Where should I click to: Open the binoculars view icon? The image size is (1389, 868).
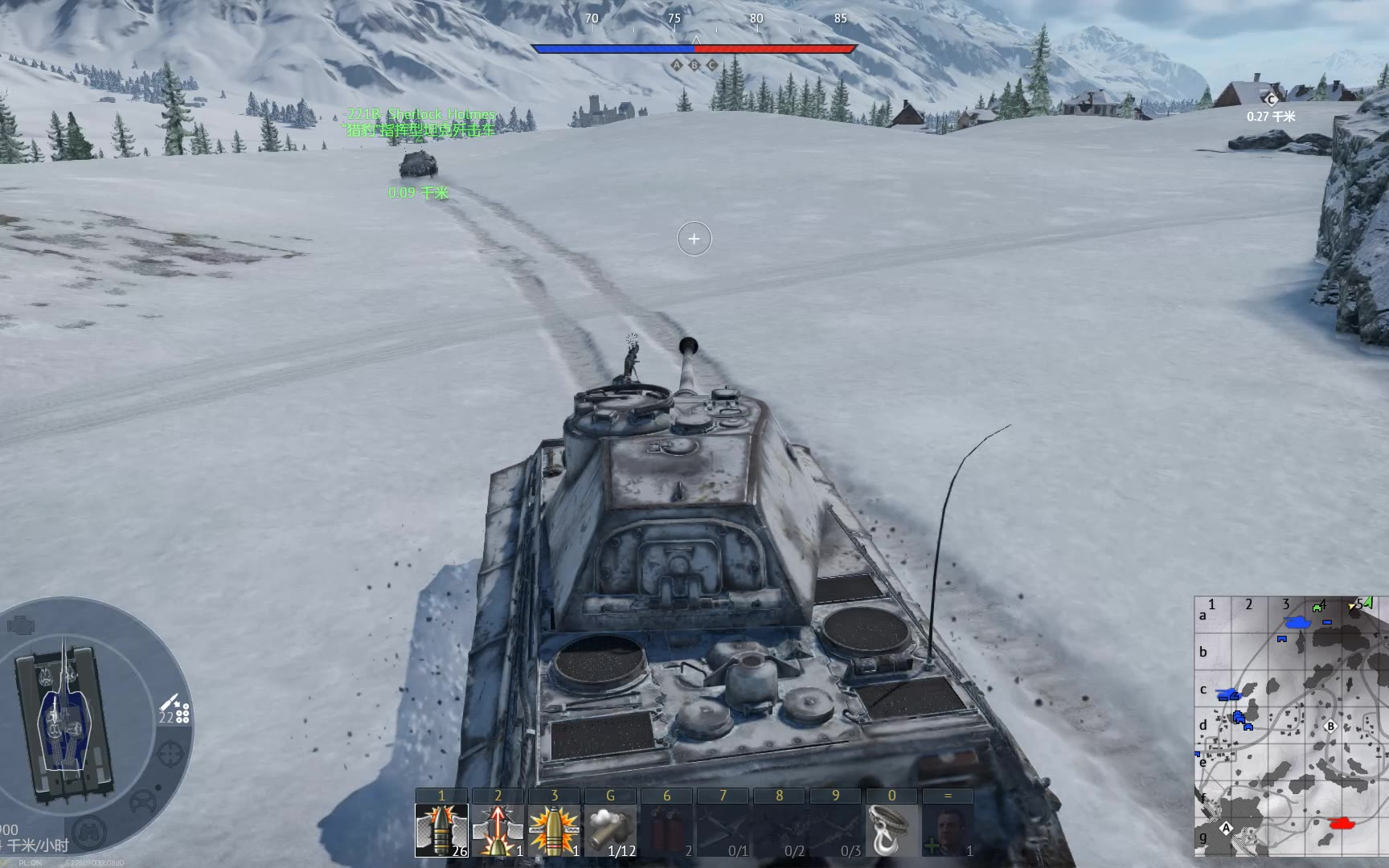(89, 830)
